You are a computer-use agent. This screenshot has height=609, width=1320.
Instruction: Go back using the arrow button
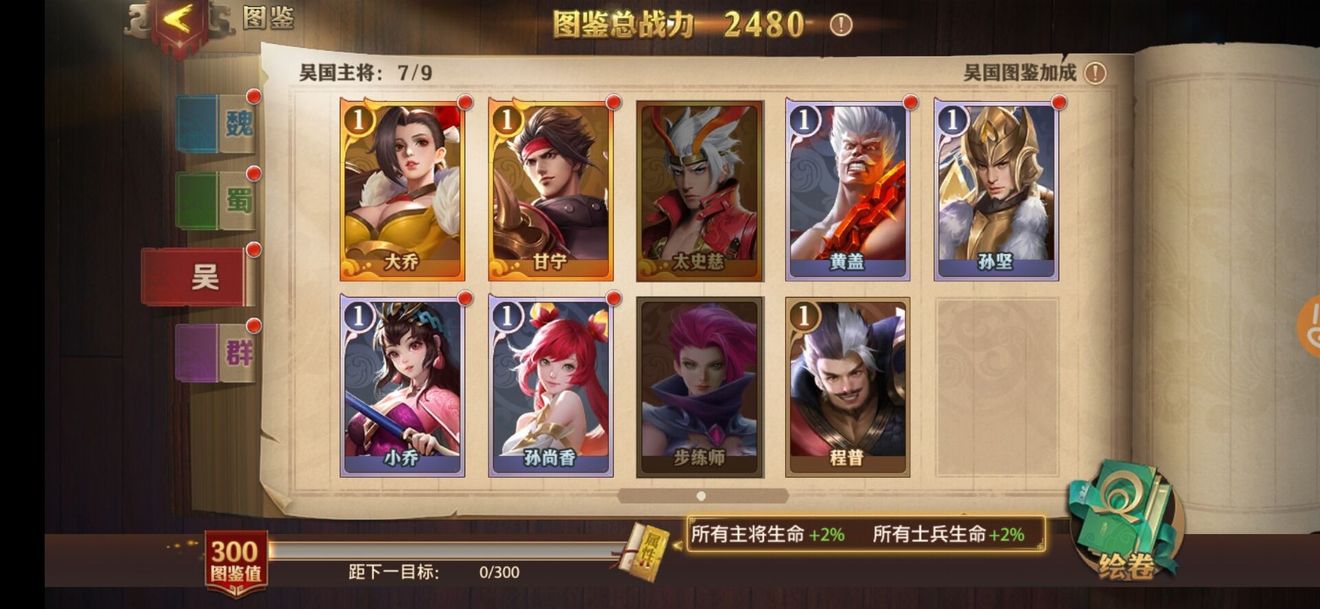(179, 20)
